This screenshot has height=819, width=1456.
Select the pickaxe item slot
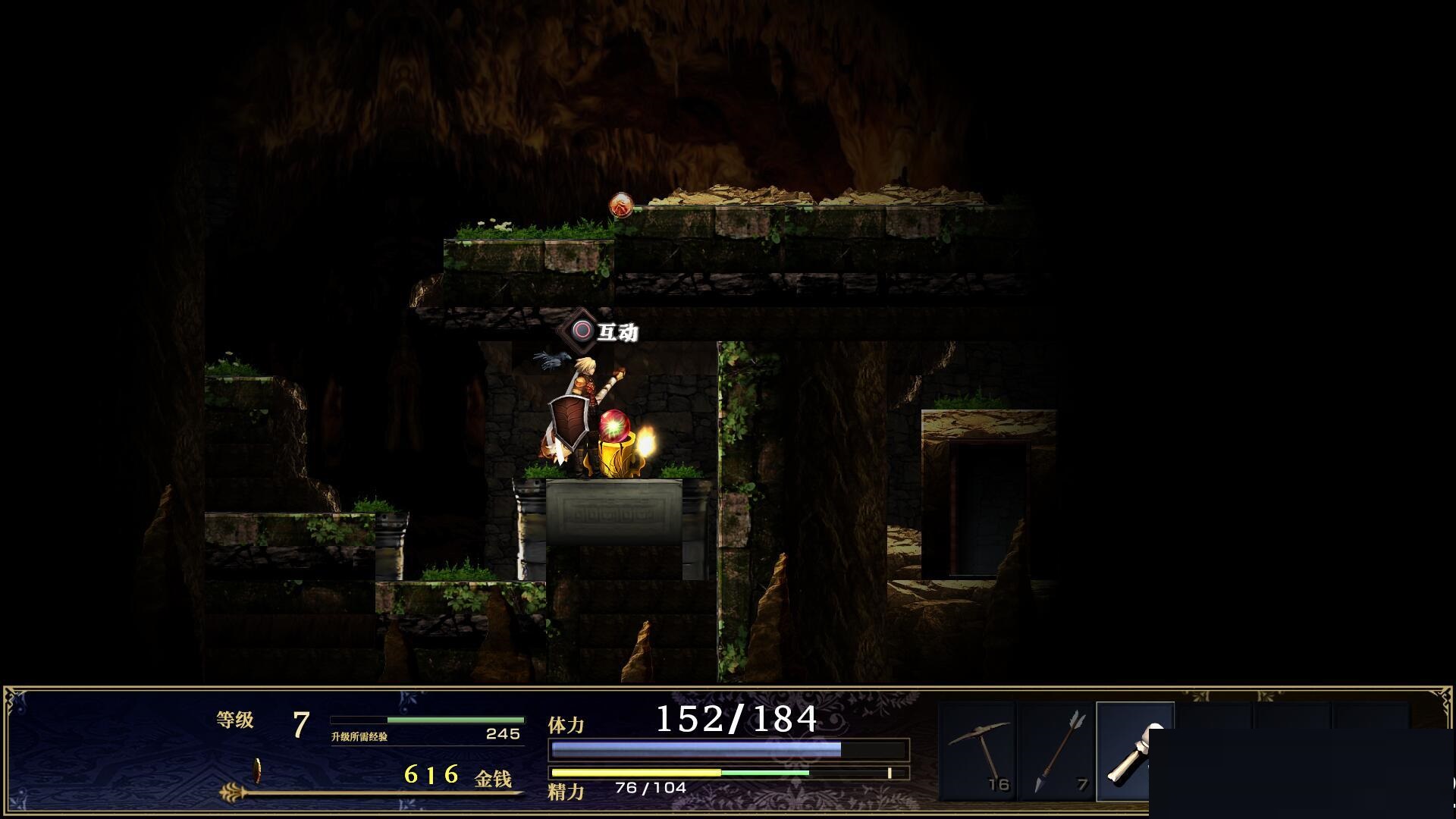click(x=977, y=751)
